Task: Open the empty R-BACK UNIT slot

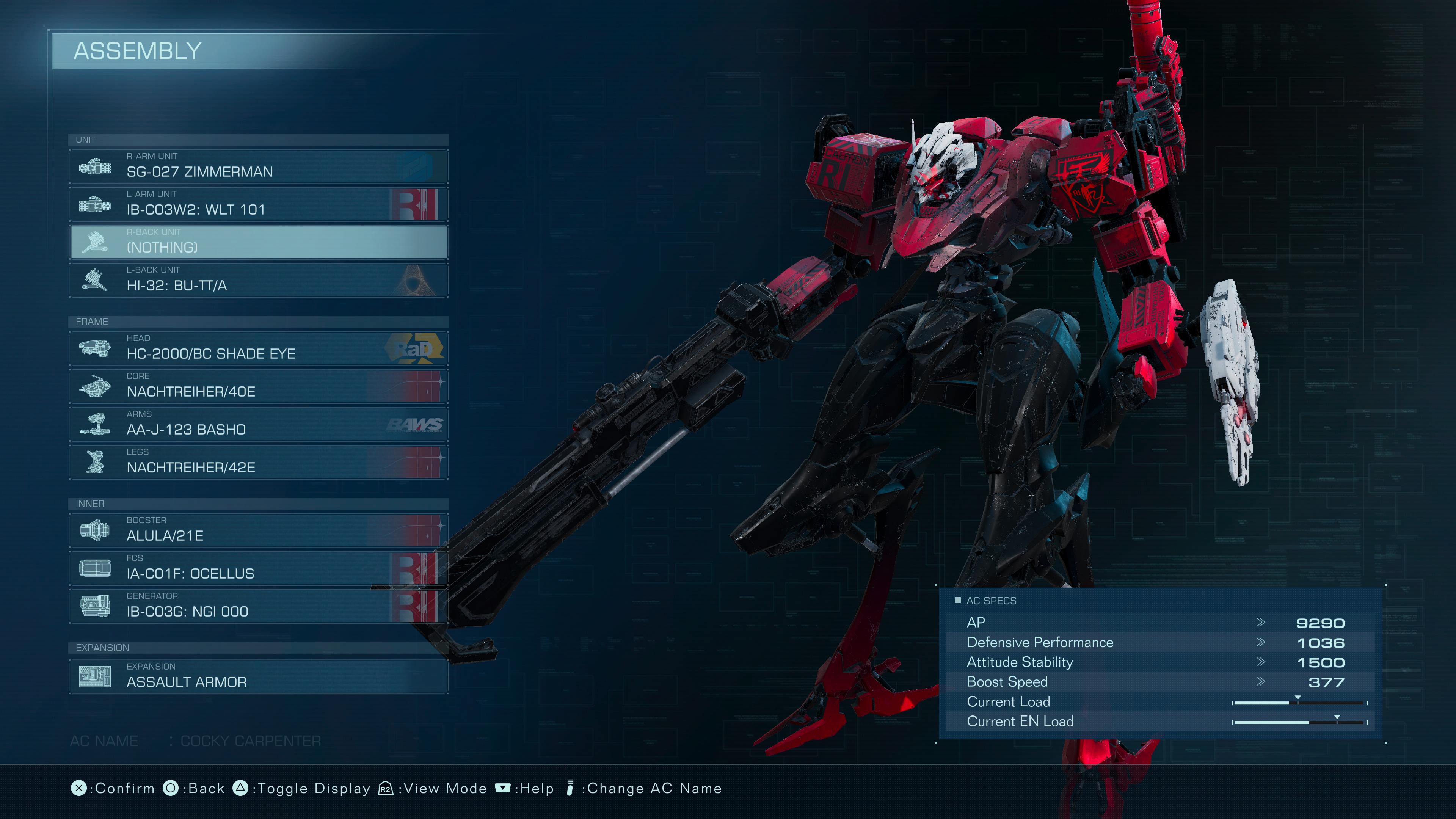Action: (x=258, y=242)
